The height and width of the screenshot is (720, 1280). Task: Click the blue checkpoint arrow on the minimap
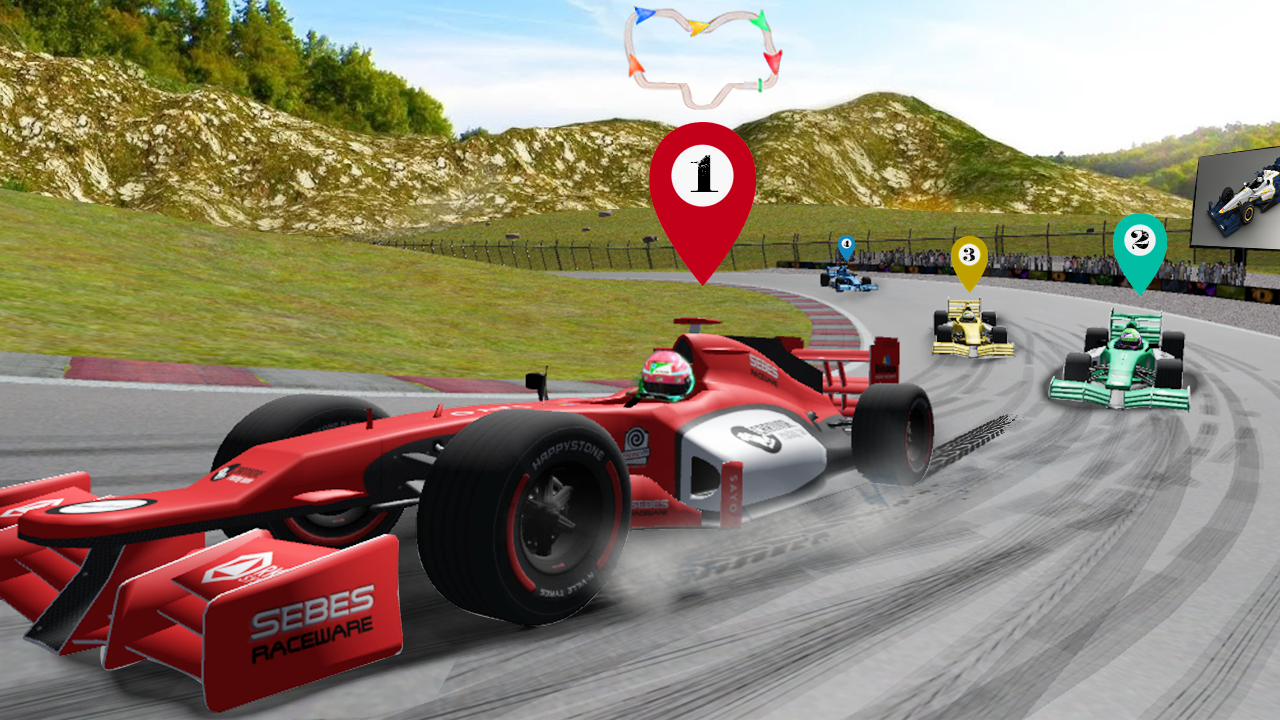(645, 15)
